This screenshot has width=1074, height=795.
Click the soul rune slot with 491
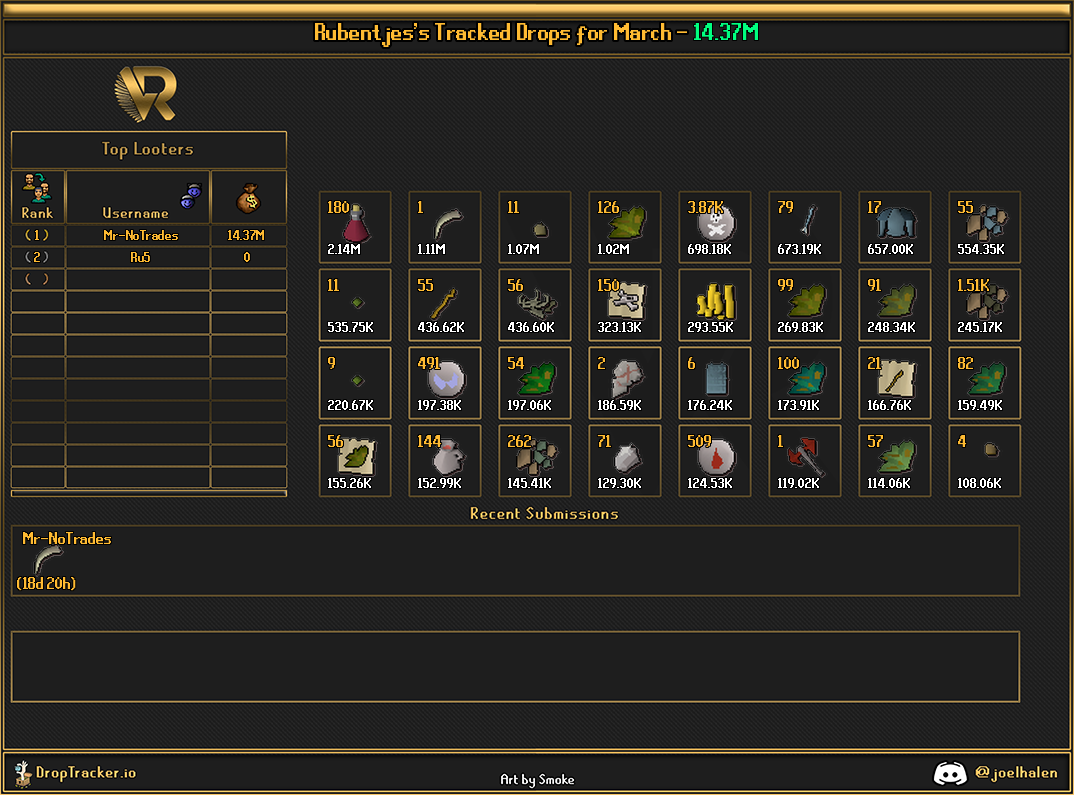point(444,383)
